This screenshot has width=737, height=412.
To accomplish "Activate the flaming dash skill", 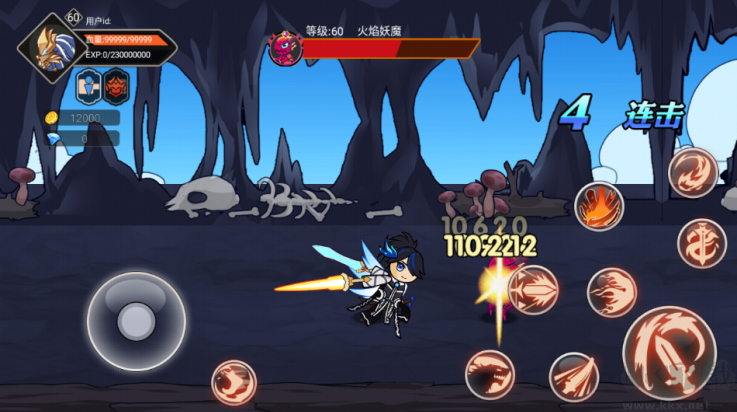I will click(611, 293).
